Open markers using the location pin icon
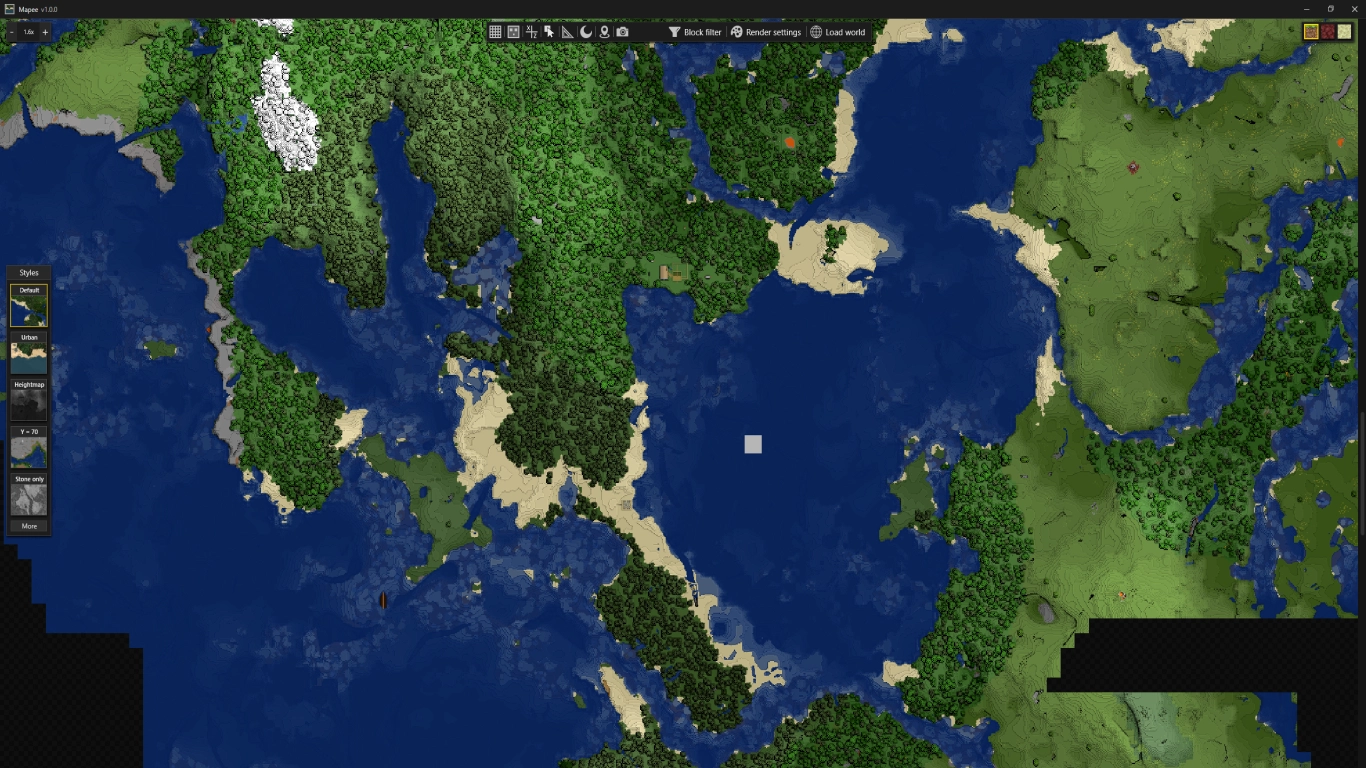The height and width of the screenshot is (768, 1366). click(x=606, y=31)
